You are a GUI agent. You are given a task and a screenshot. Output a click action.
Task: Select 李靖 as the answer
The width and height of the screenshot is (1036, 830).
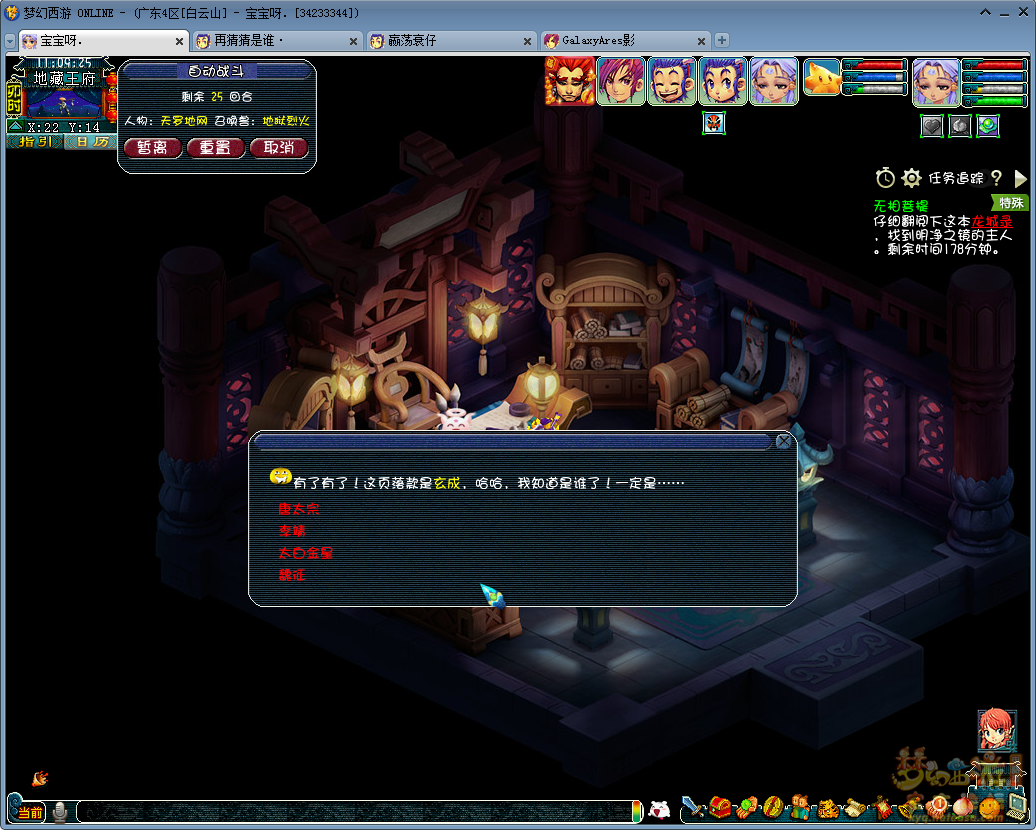[292, 531]
